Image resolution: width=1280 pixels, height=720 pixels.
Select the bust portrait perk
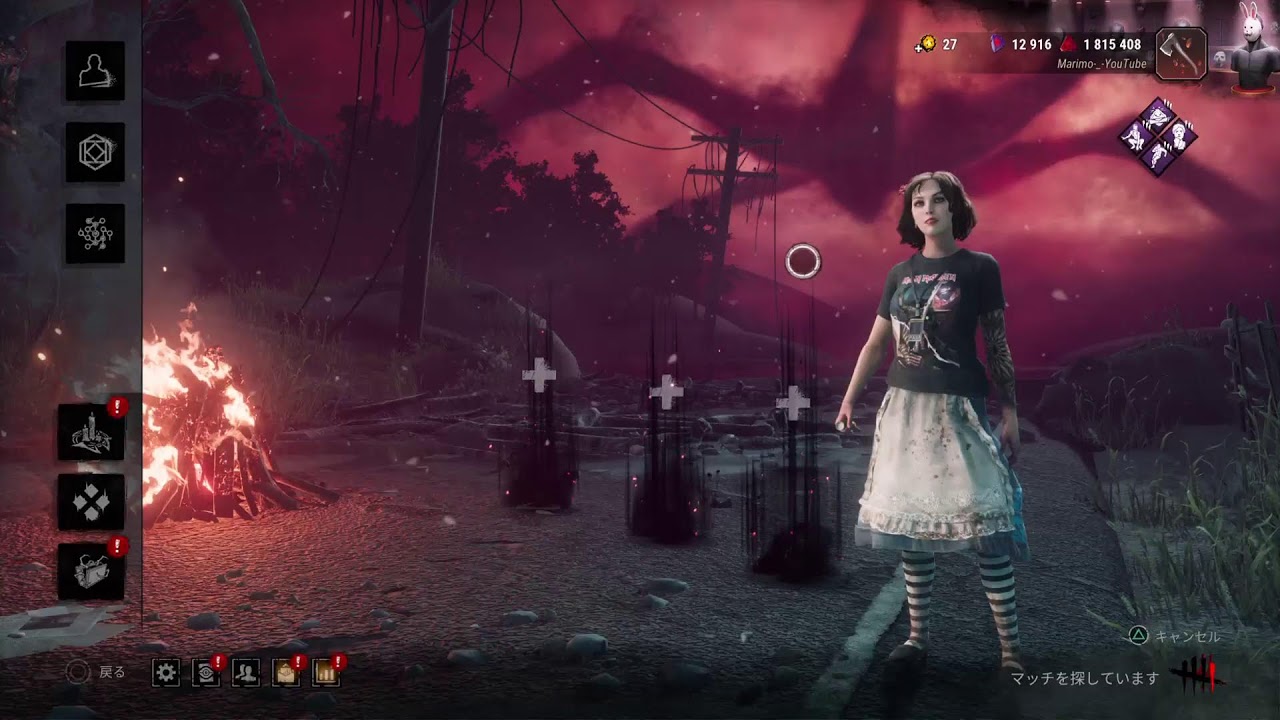1180,137
